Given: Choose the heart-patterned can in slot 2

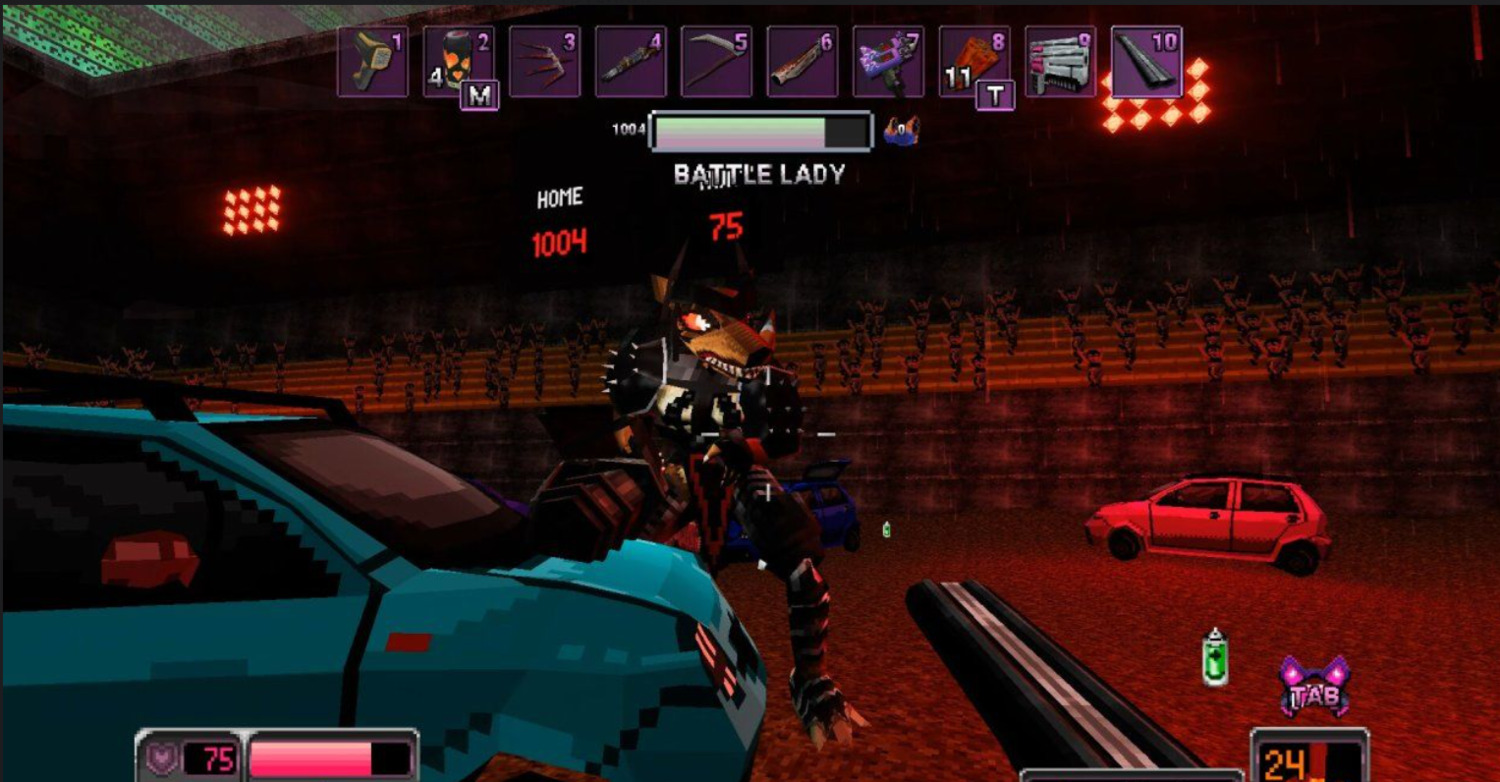Looking at the screenshot, I should tap(458, 62).
